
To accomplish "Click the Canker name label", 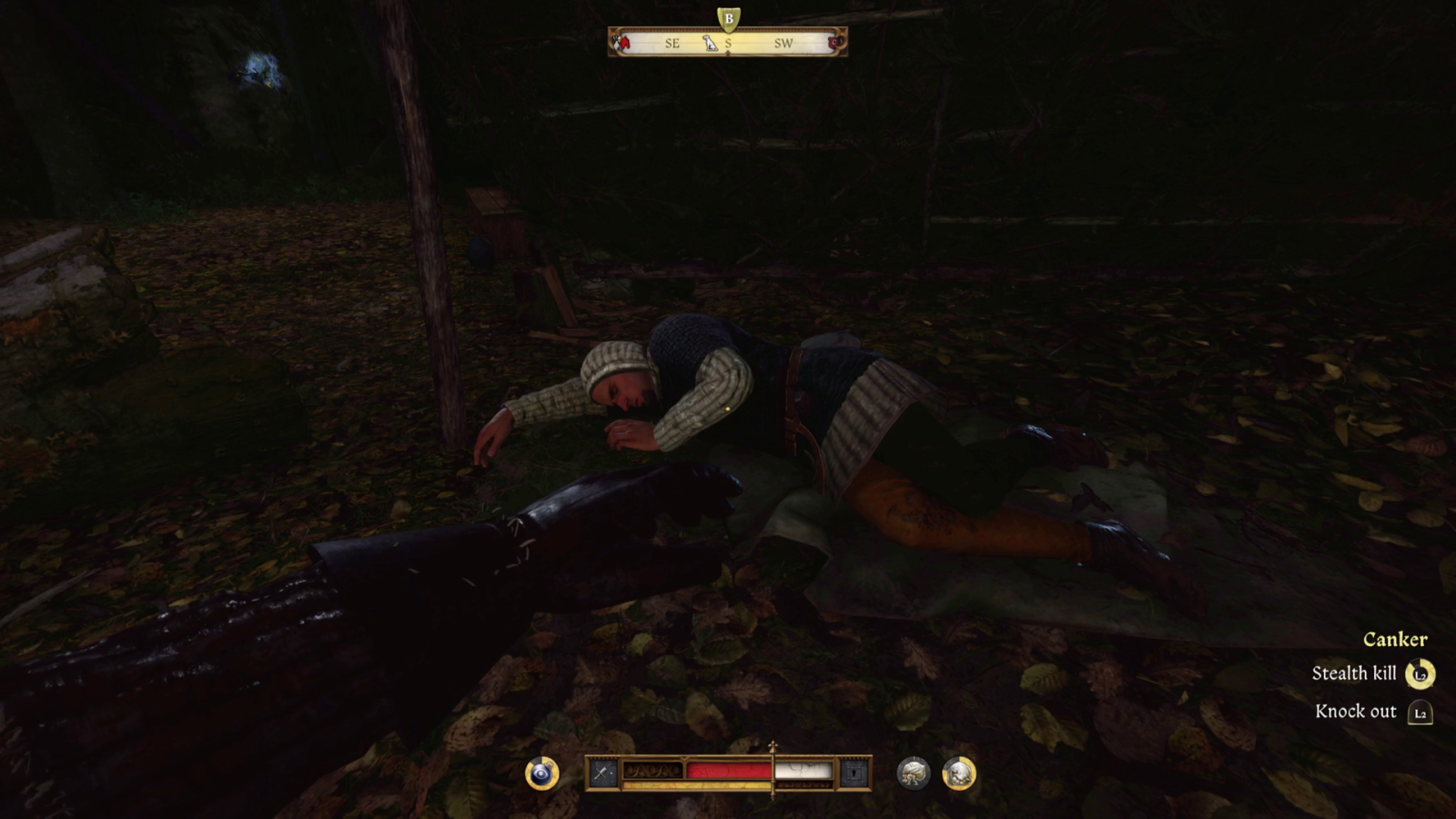I will tap(1396, 638).
